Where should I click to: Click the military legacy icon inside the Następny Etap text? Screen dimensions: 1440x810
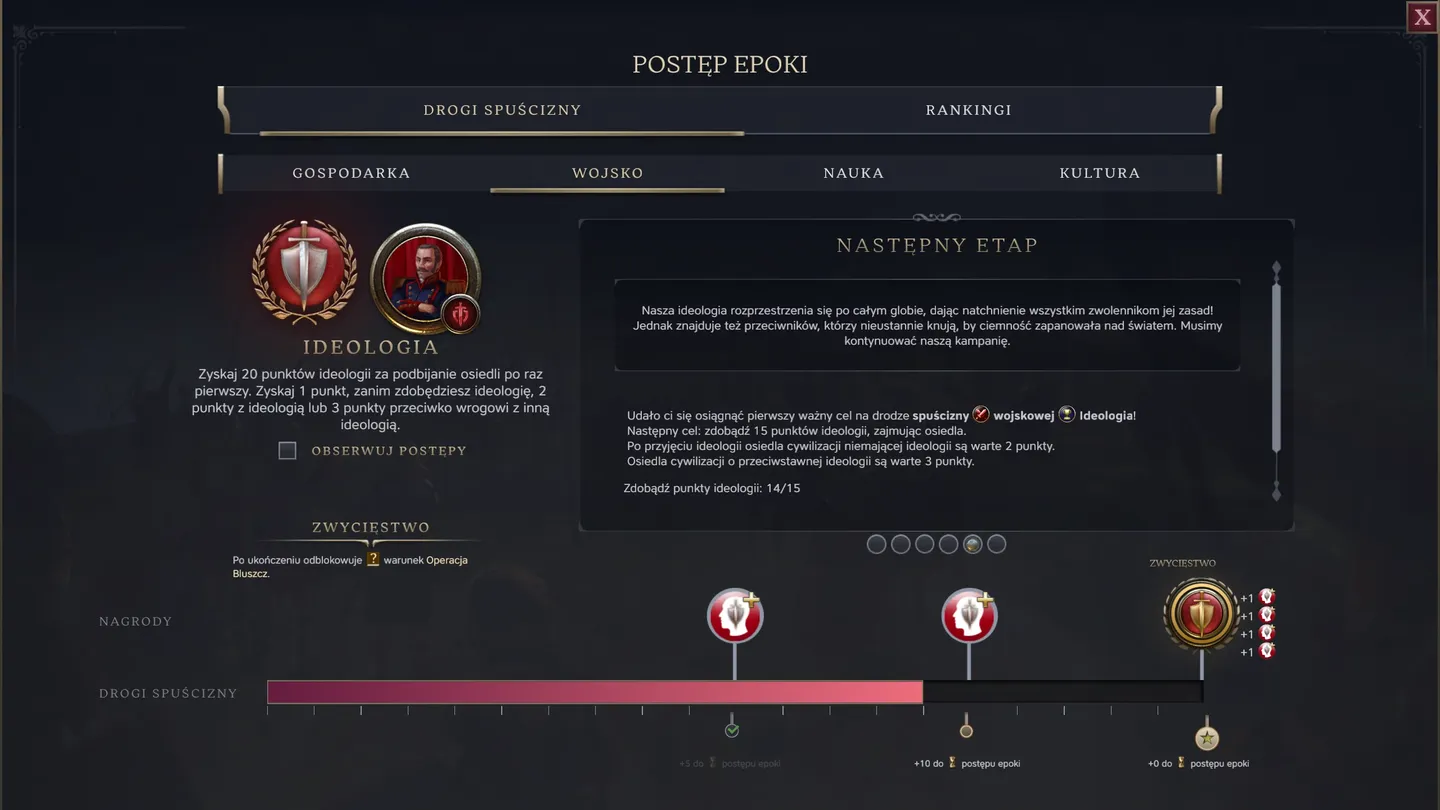(981, 415)
